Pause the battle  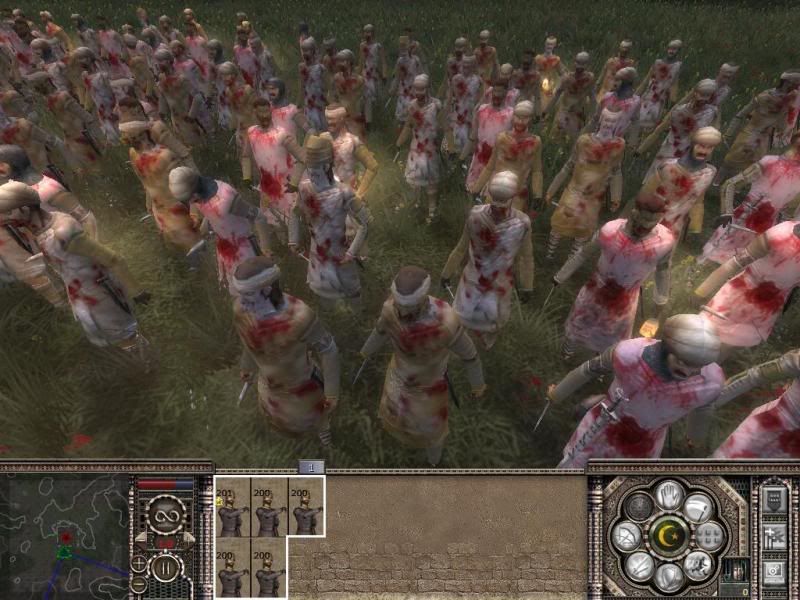coord(163,569)
